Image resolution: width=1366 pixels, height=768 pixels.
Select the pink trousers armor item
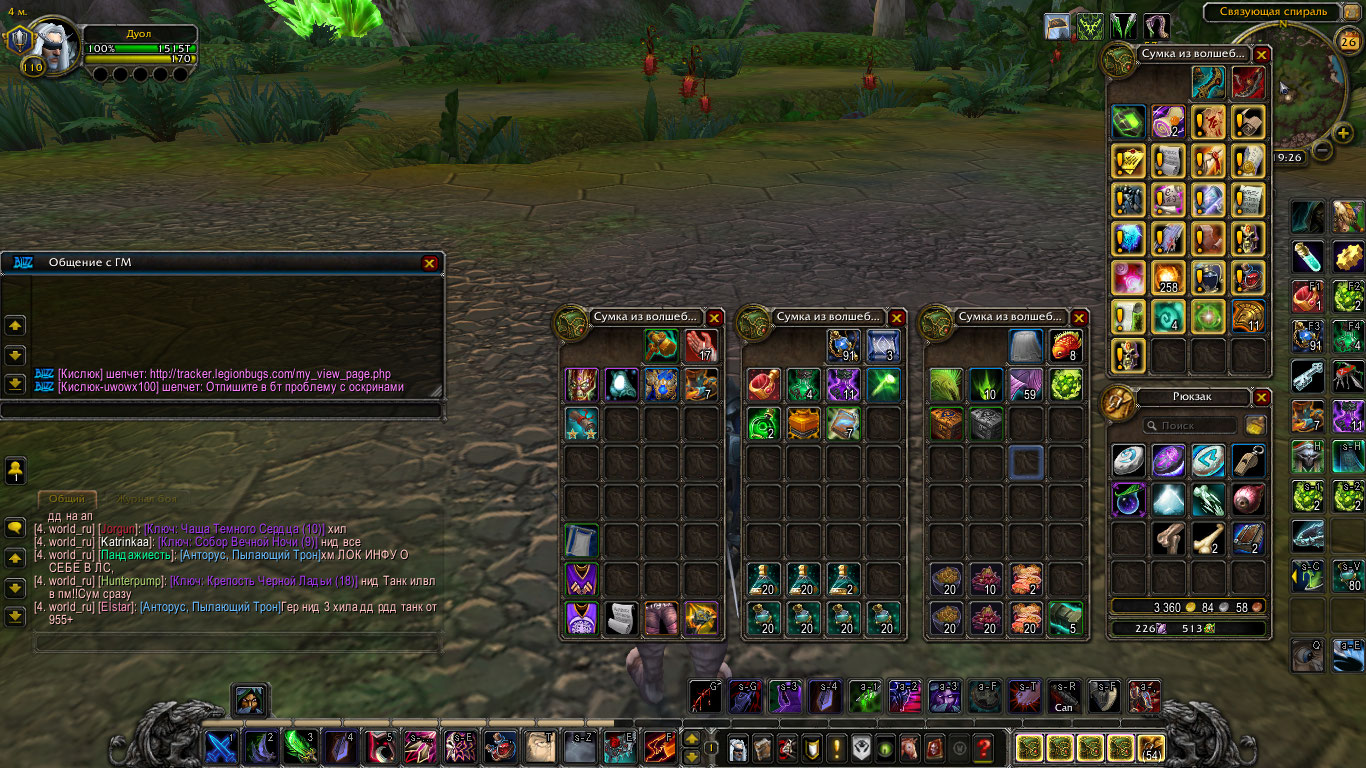click(660, 617)
